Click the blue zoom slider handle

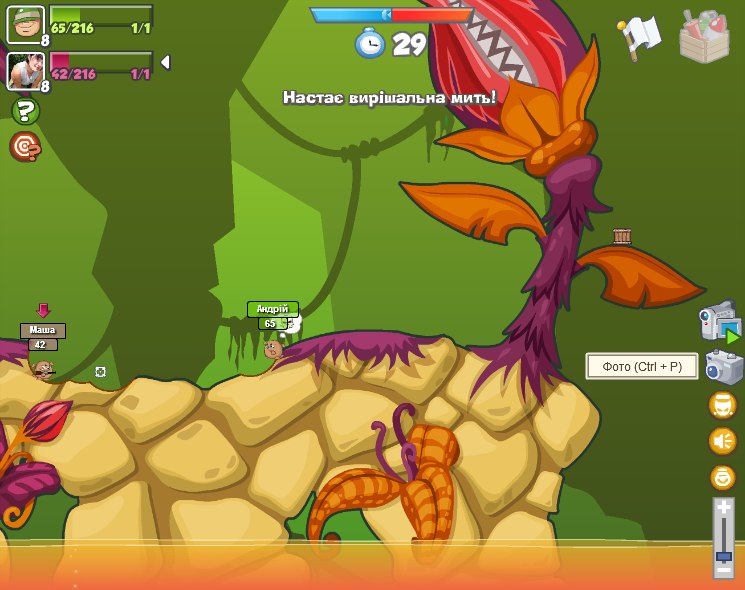pyautogui.click(x=724, y=555)
